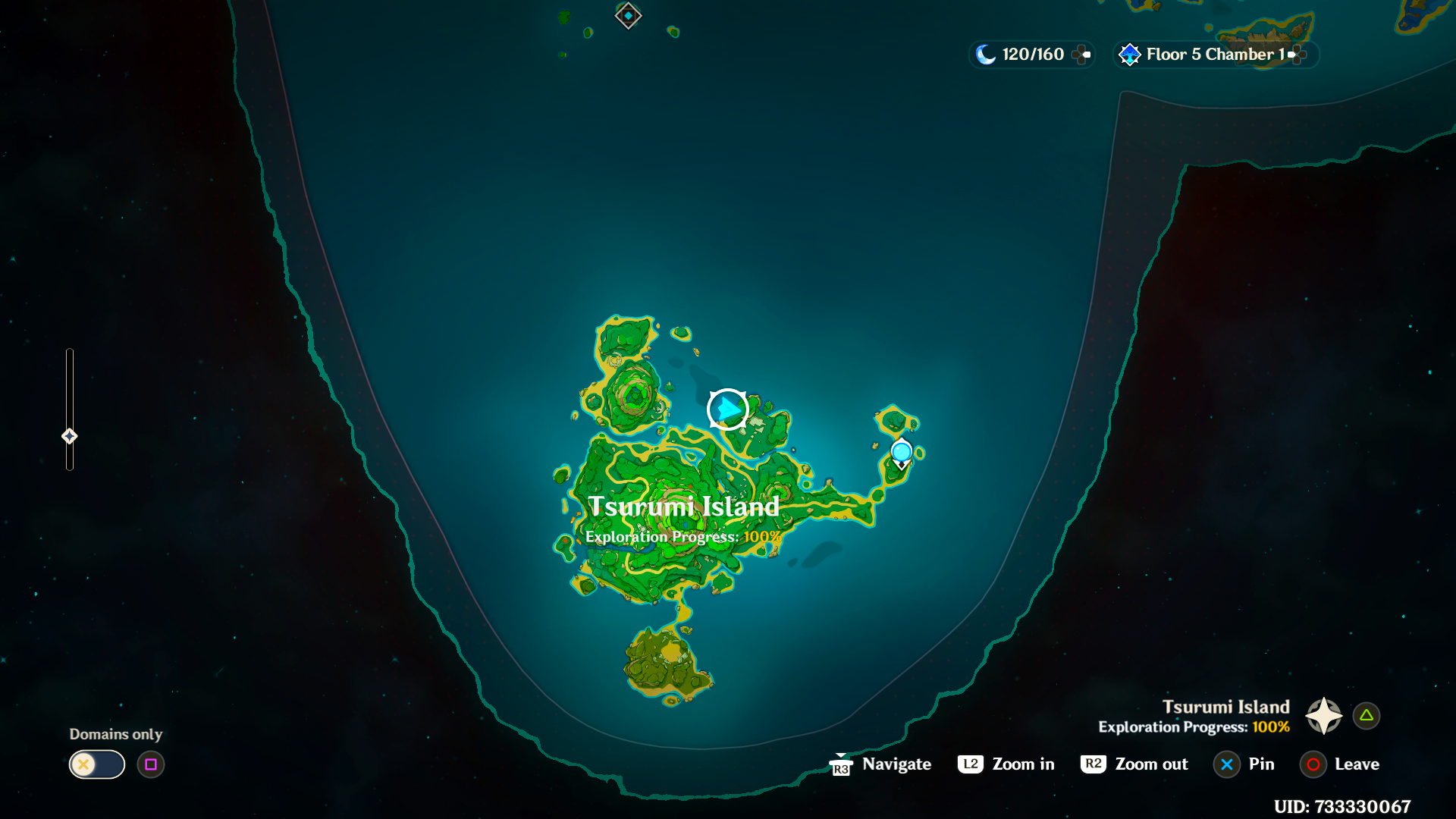Screen dimensions: 1456x819
Task: Click the R3 Navigate stick icon
Action: [x=840, y=764]
